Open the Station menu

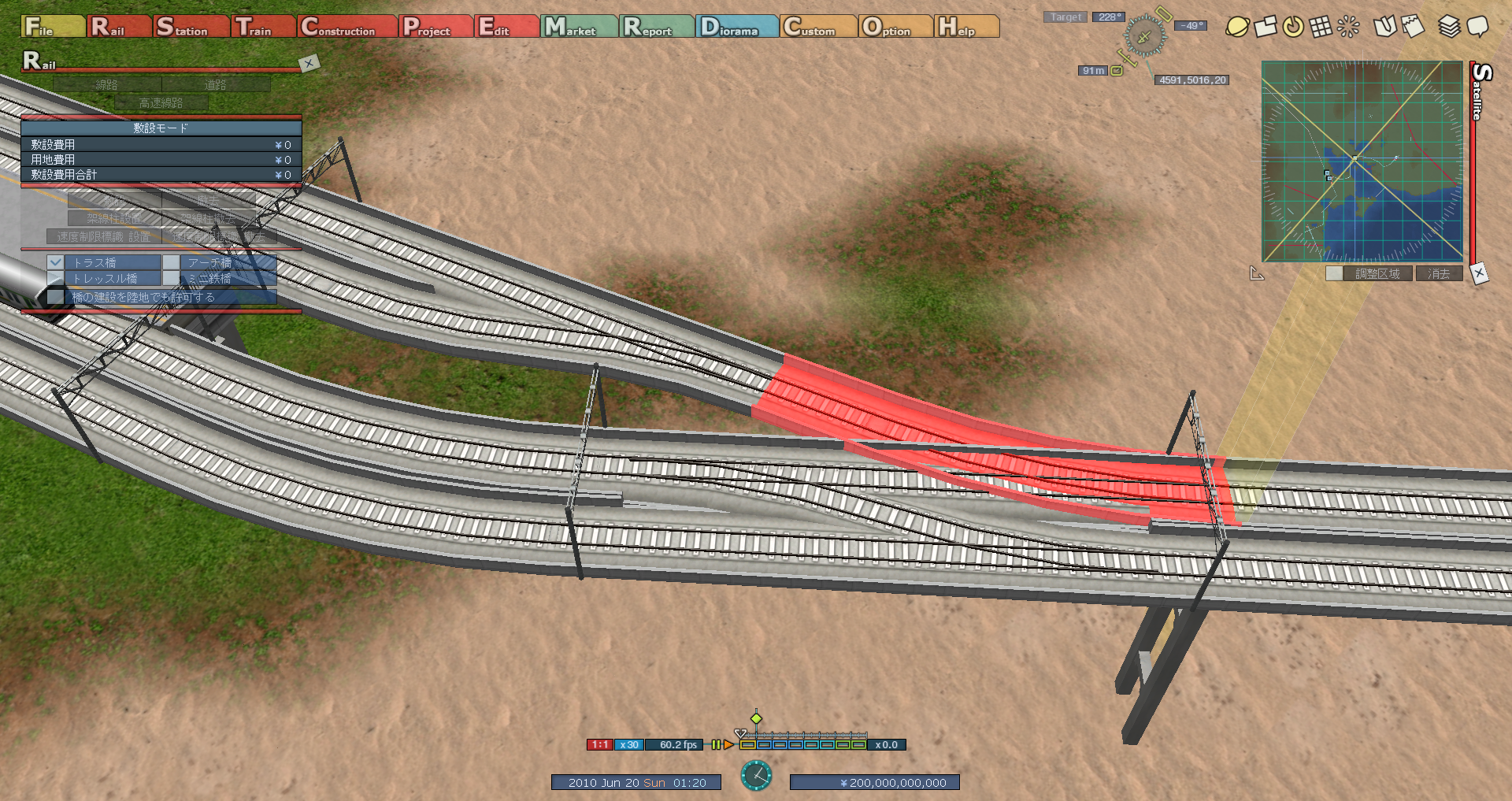[191, 27]
